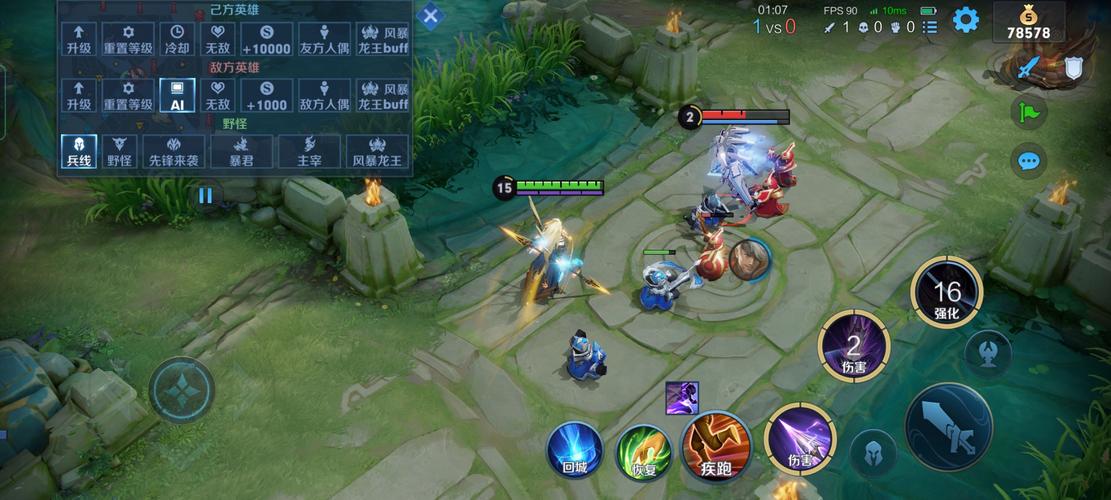Open the chat bubble
1111x500 pixels.
1027,160
